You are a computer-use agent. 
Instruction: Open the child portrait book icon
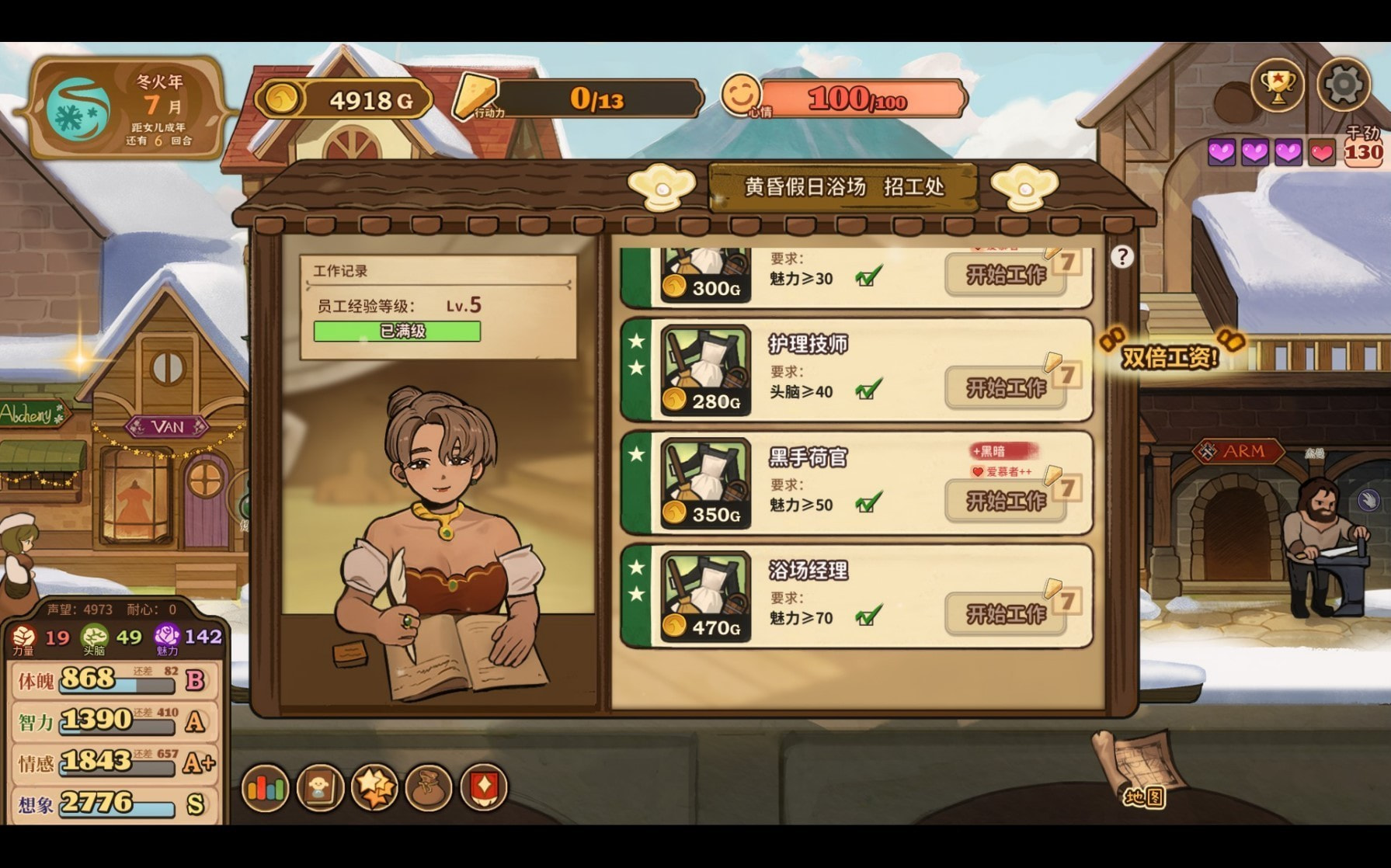point(320,789)
